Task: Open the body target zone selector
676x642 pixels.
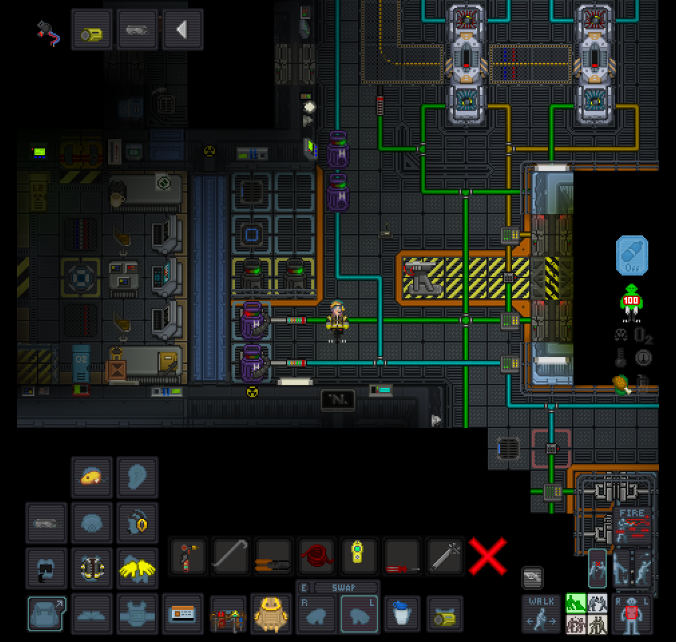Action: coord(632,612)
